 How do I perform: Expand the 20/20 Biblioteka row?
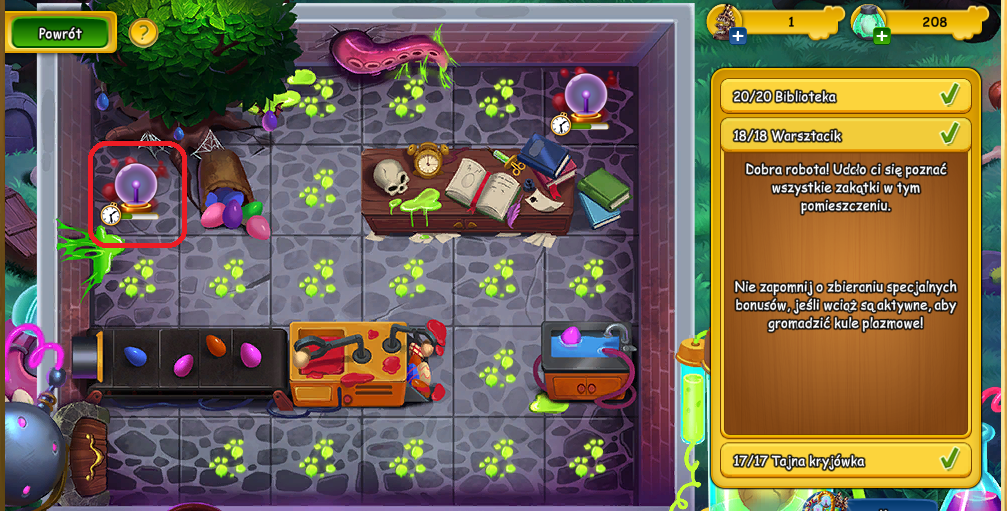tap(845, 97)
